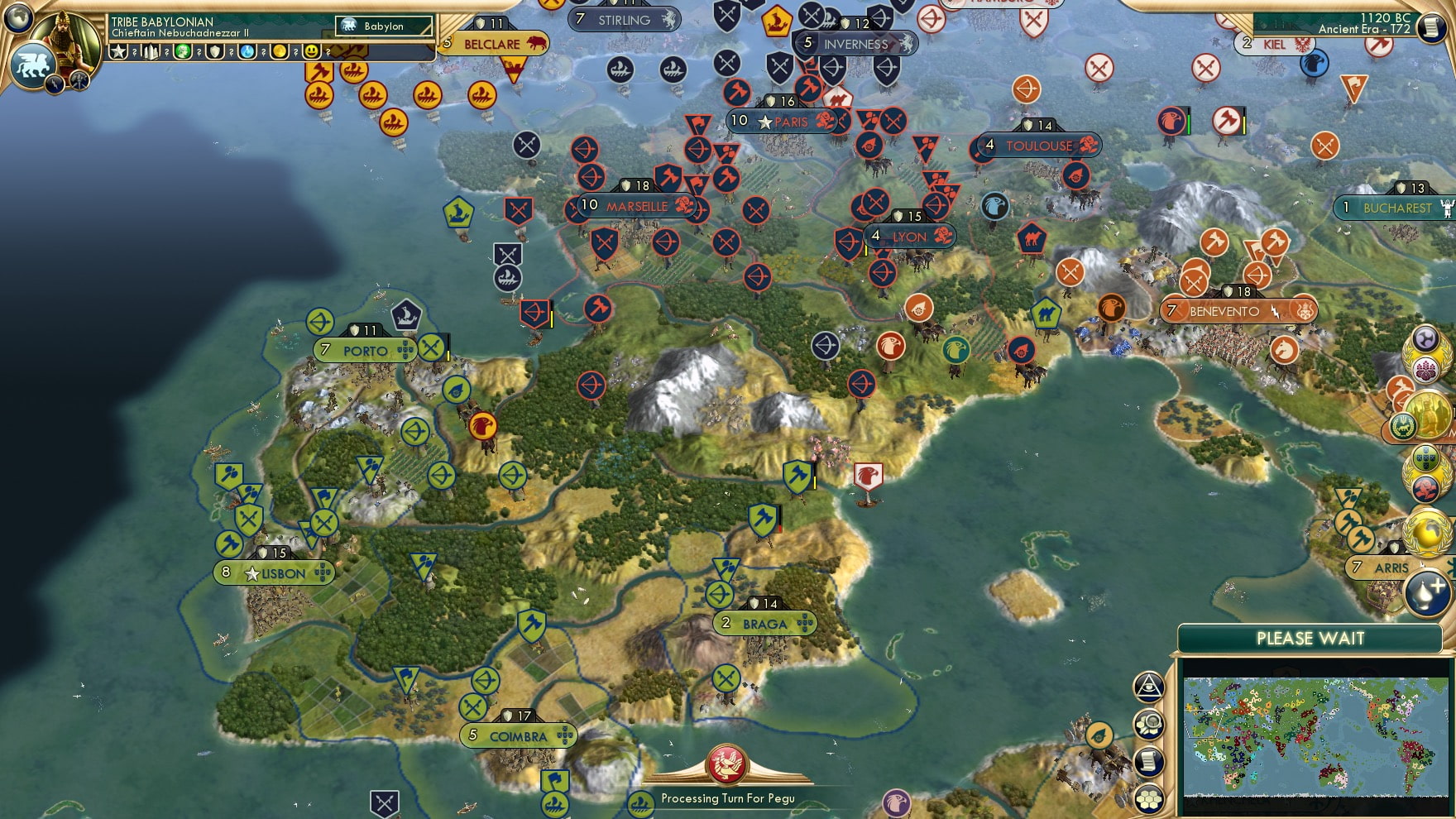The width and height of the screenshot is (1456, 819).
Task: Toggle the globe icon above the leader portrait
Action: 17,18
